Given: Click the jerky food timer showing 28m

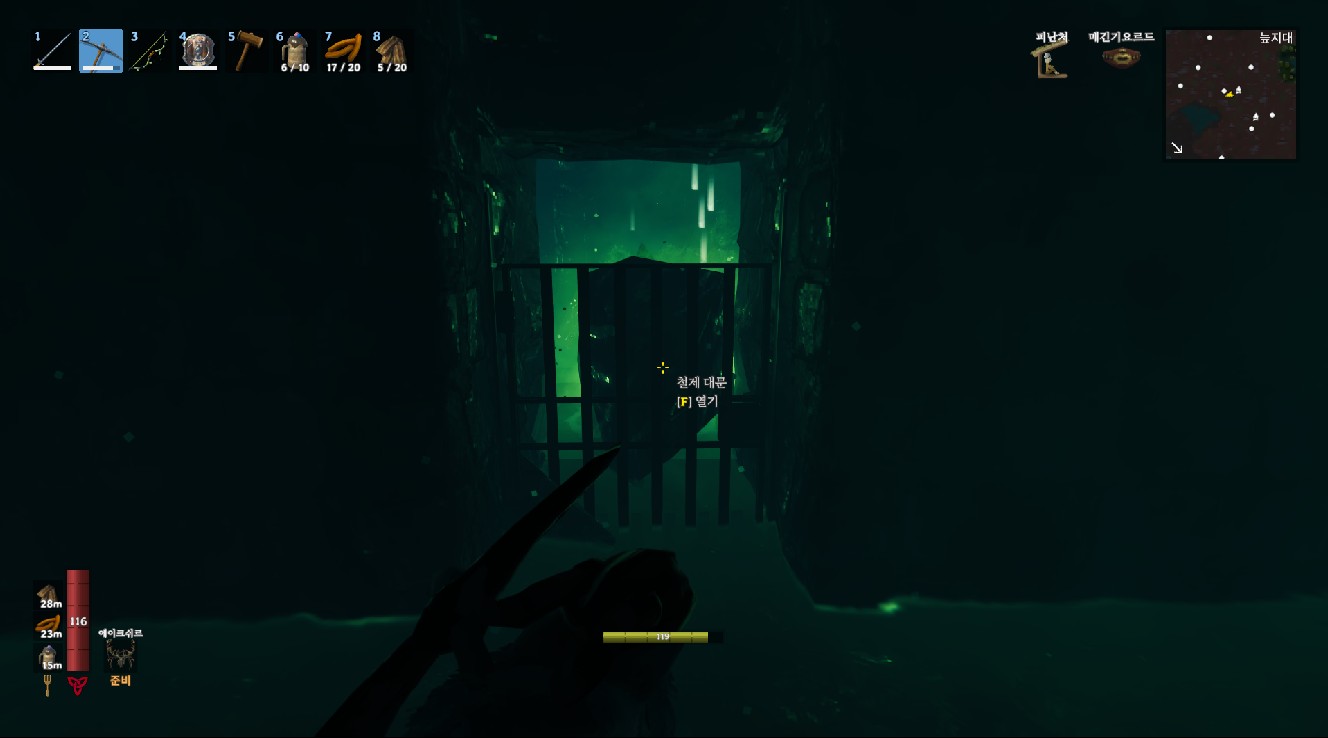Looking at the screenshot, I should click(49, 595).
